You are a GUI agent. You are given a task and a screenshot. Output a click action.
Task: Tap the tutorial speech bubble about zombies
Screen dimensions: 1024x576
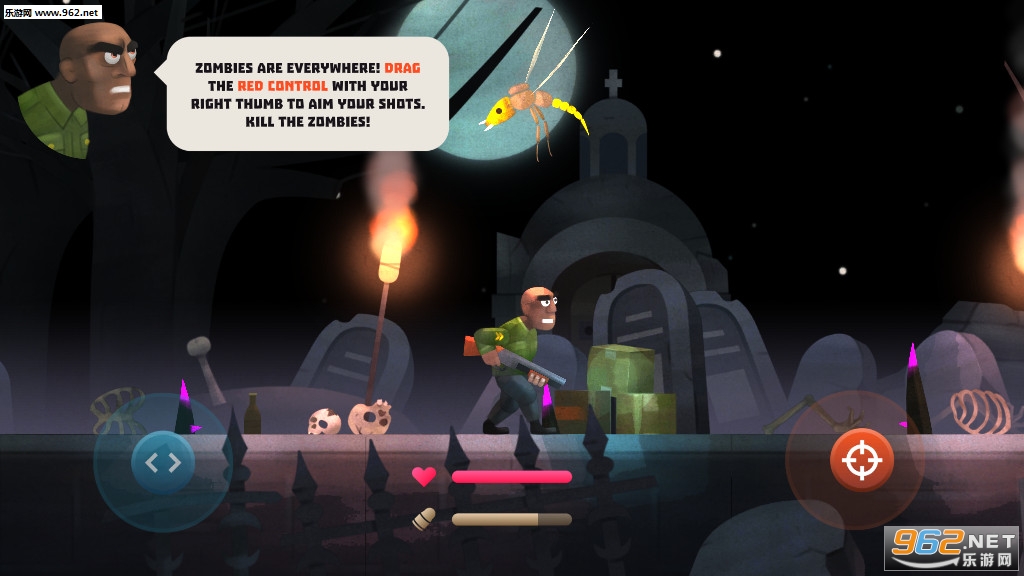point(308,94)
